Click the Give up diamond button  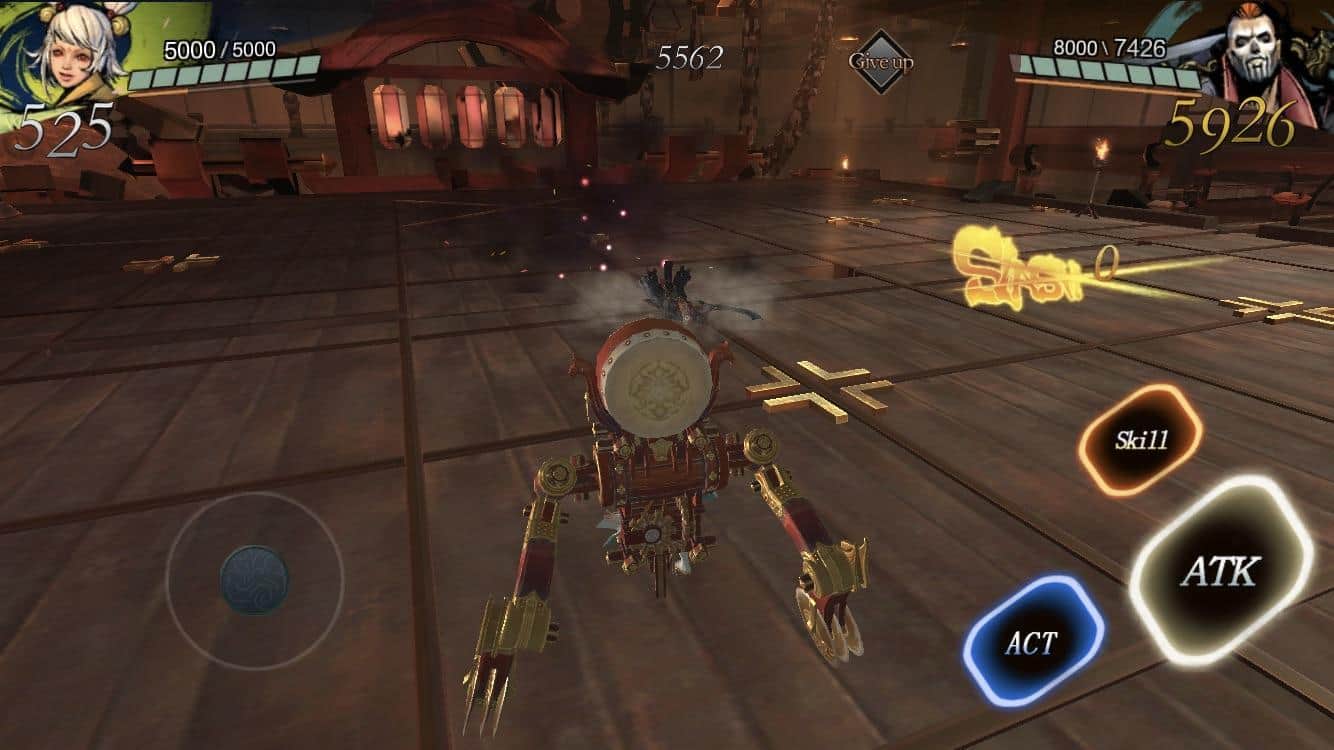[881, 61]
